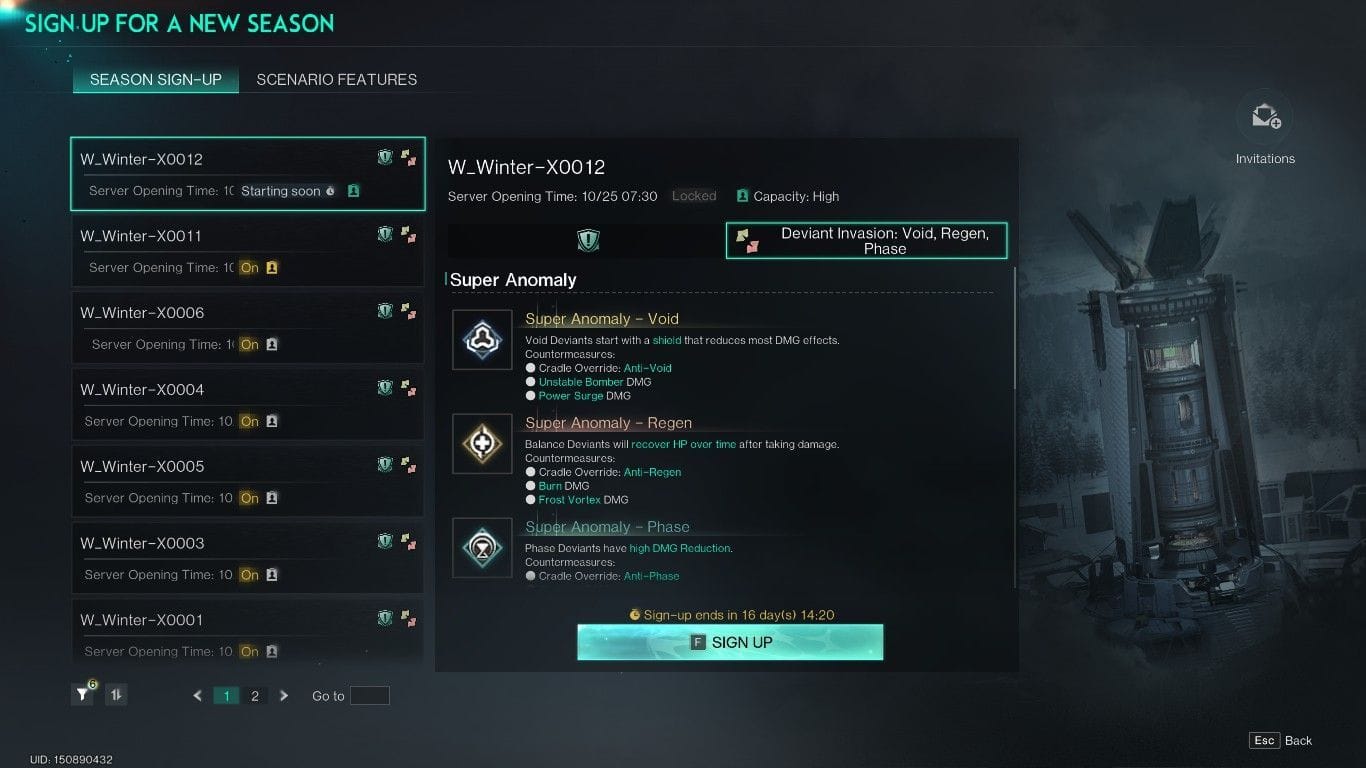Go to page 2 of the server list
Image resolution: width=1366 pixels, height=768 pixels.
[254, 694]
